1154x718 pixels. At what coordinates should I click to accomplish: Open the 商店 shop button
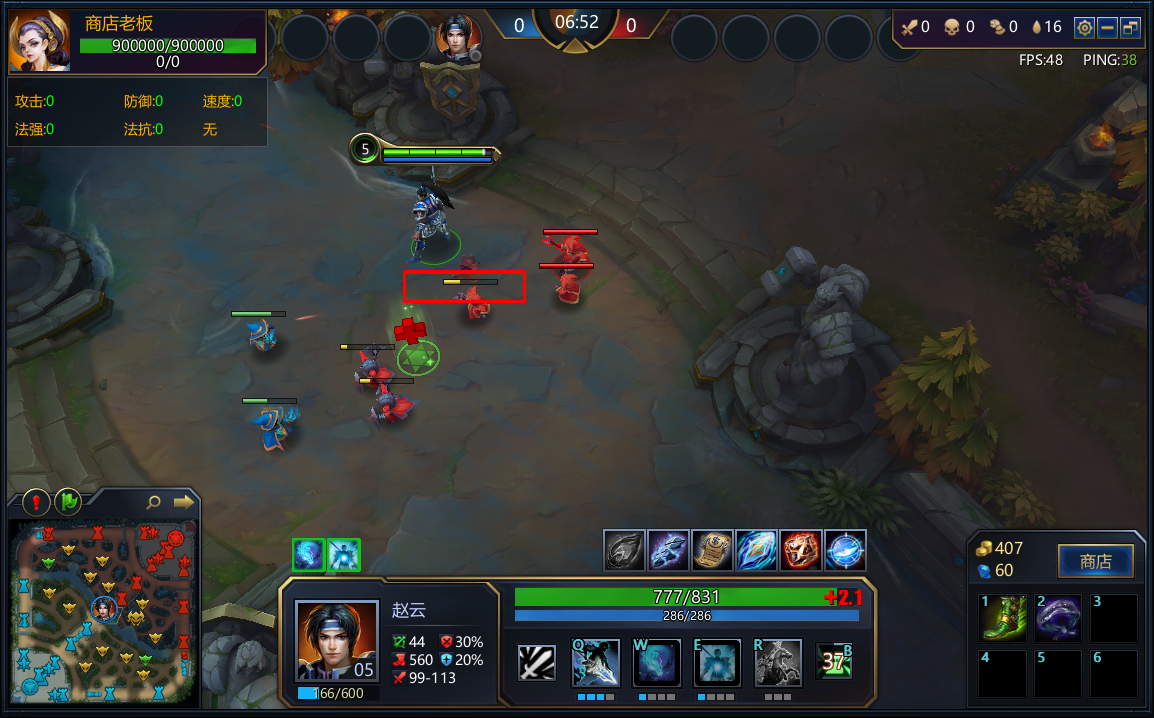1095,562
